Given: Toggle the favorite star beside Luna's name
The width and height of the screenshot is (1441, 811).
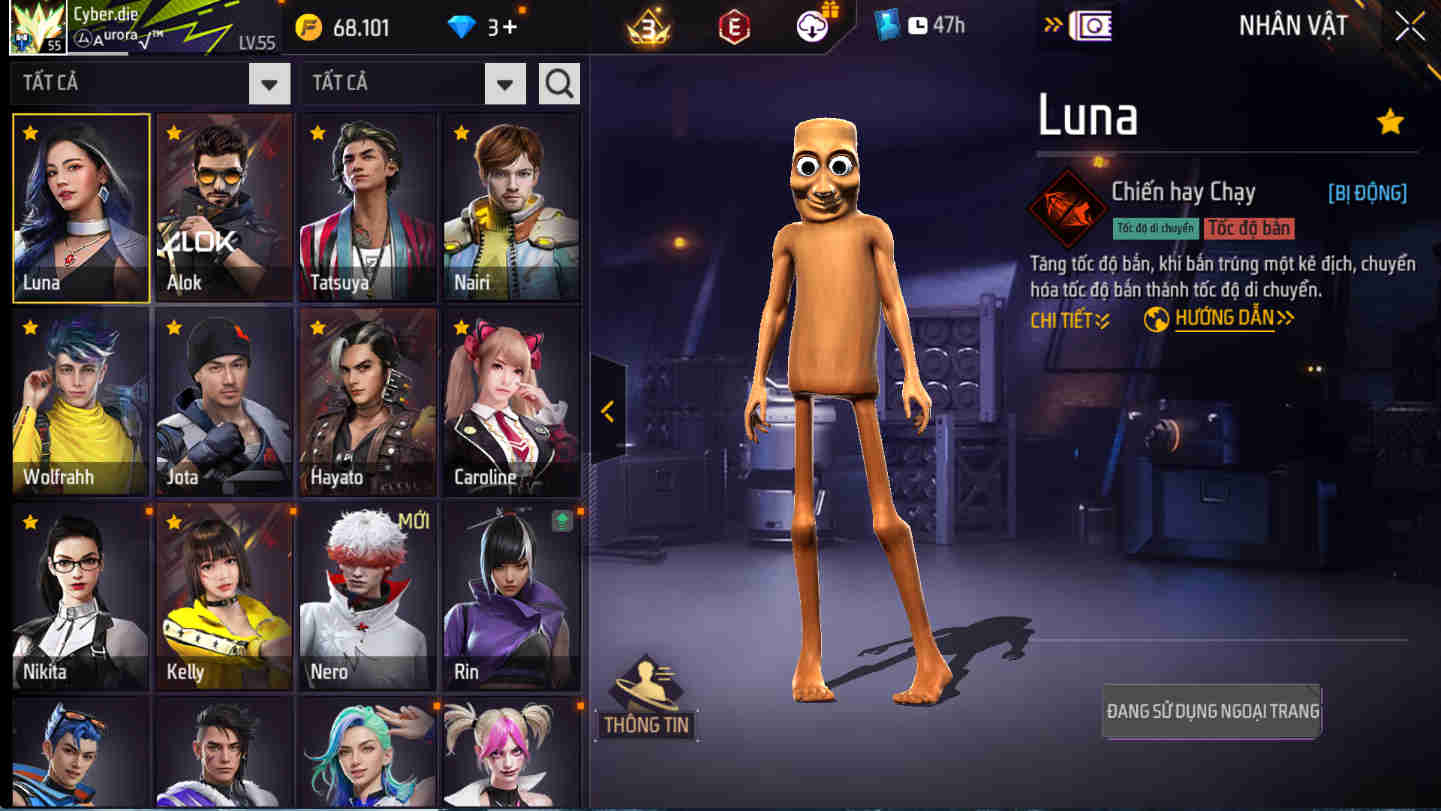Looking at the screenshot, I should 1390,121.
